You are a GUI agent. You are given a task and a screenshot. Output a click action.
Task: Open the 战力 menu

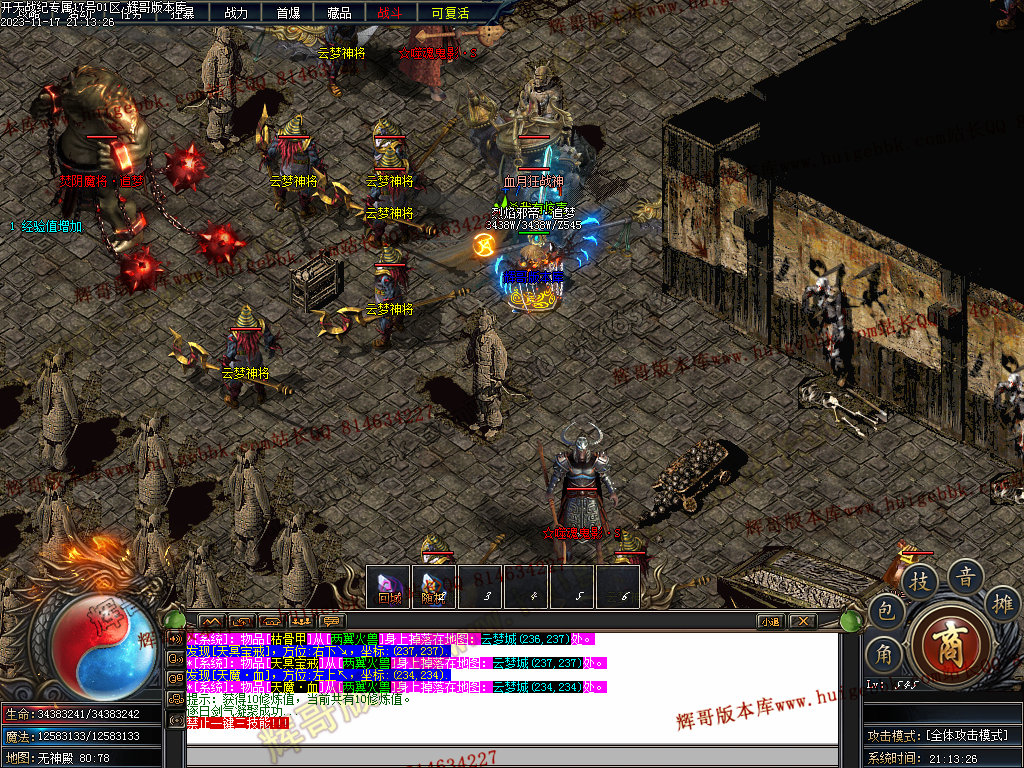(236, 13)
